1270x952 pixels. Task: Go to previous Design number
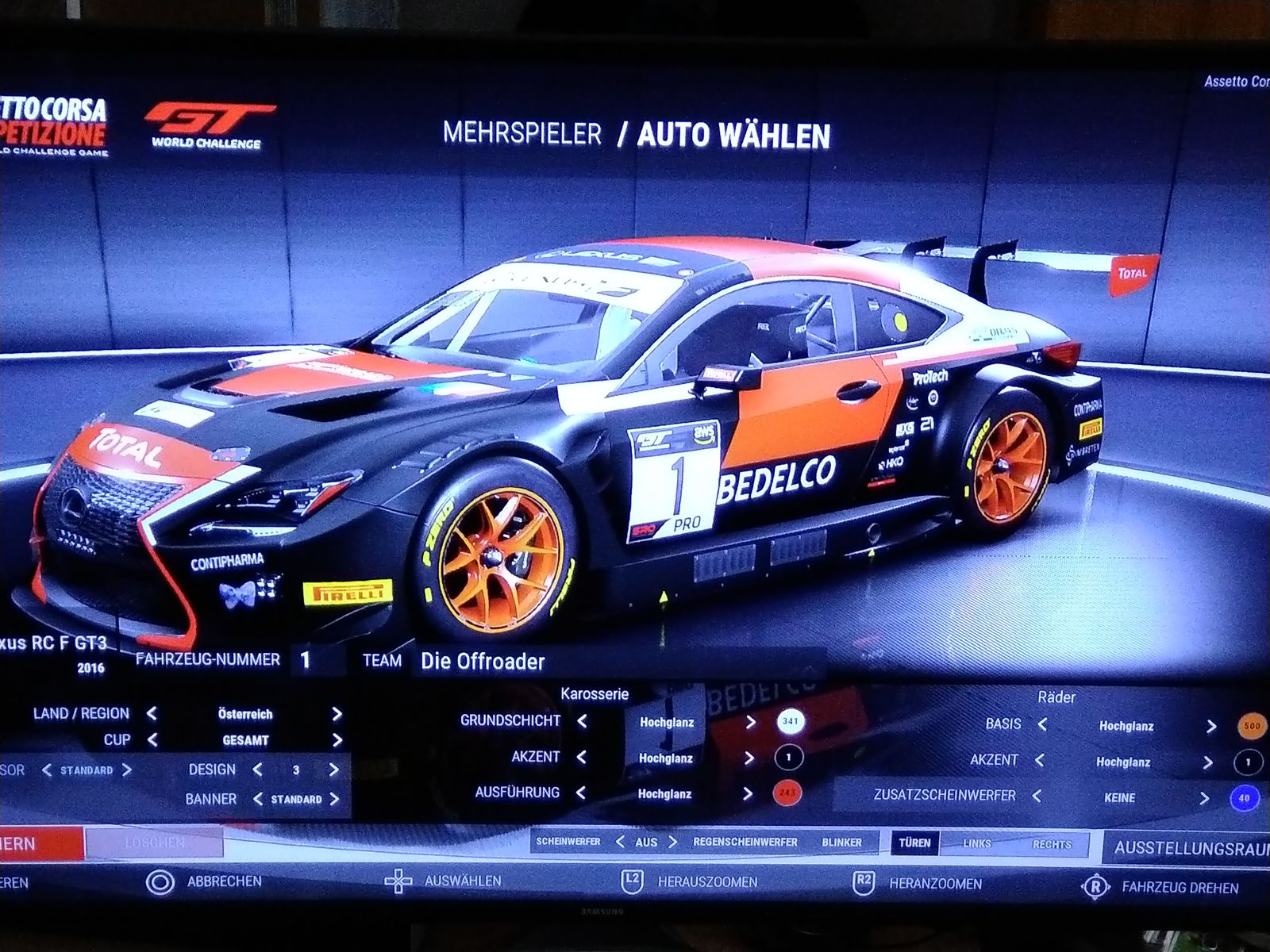(x=257, y=770)
